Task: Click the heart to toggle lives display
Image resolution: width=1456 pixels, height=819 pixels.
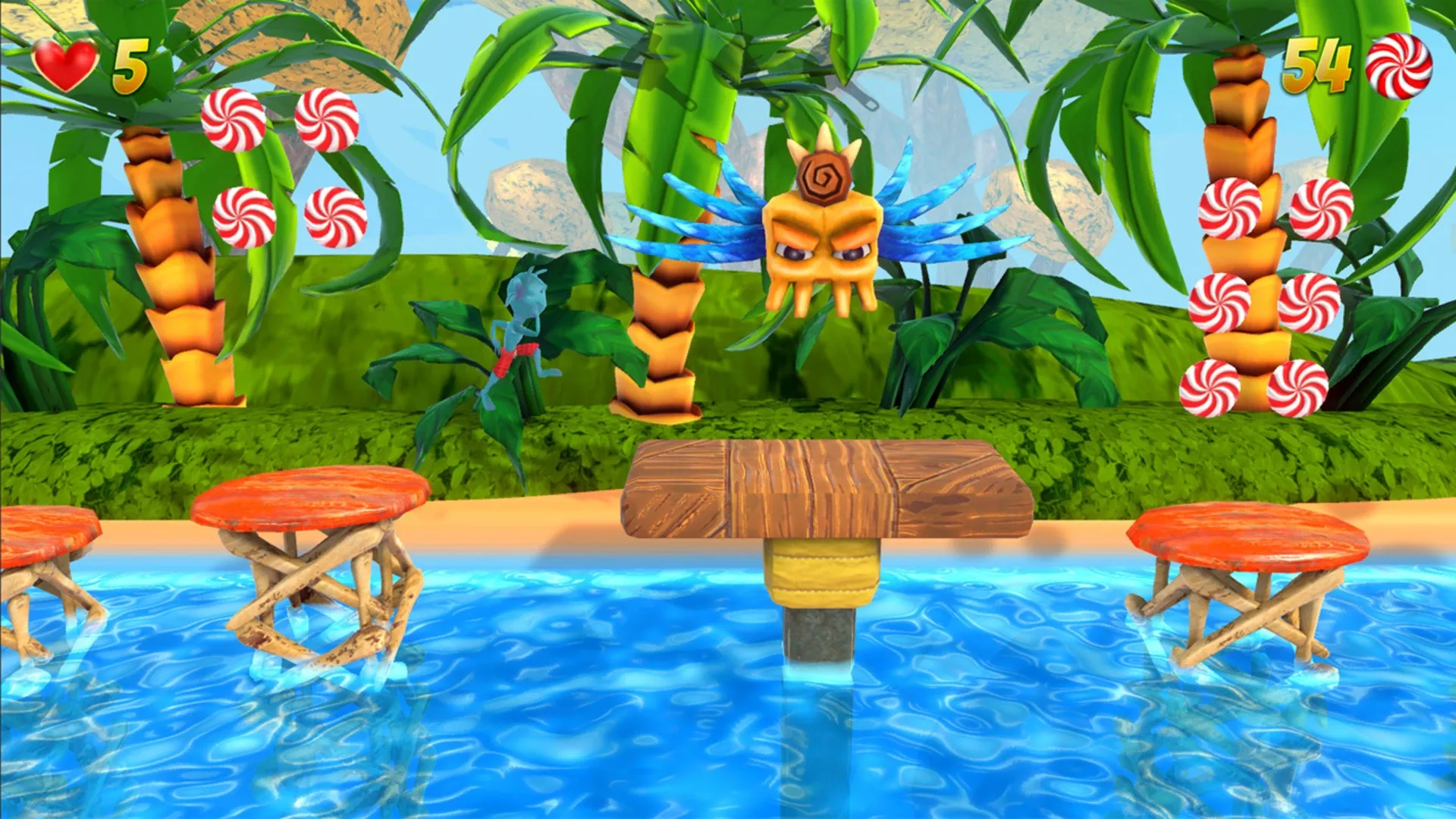Action: [x=64, y=62]
